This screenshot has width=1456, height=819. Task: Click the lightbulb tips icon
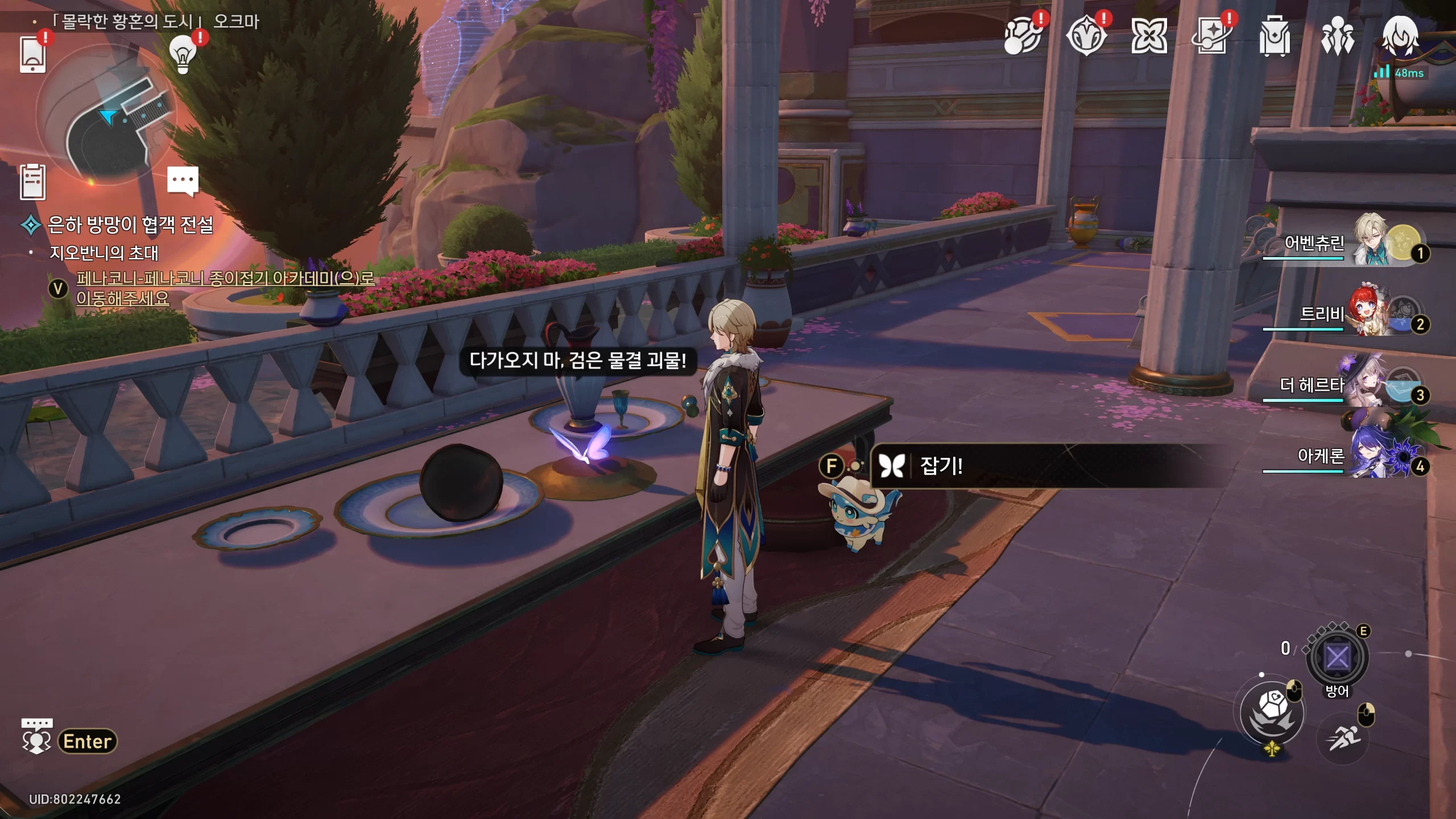(183, 54)
